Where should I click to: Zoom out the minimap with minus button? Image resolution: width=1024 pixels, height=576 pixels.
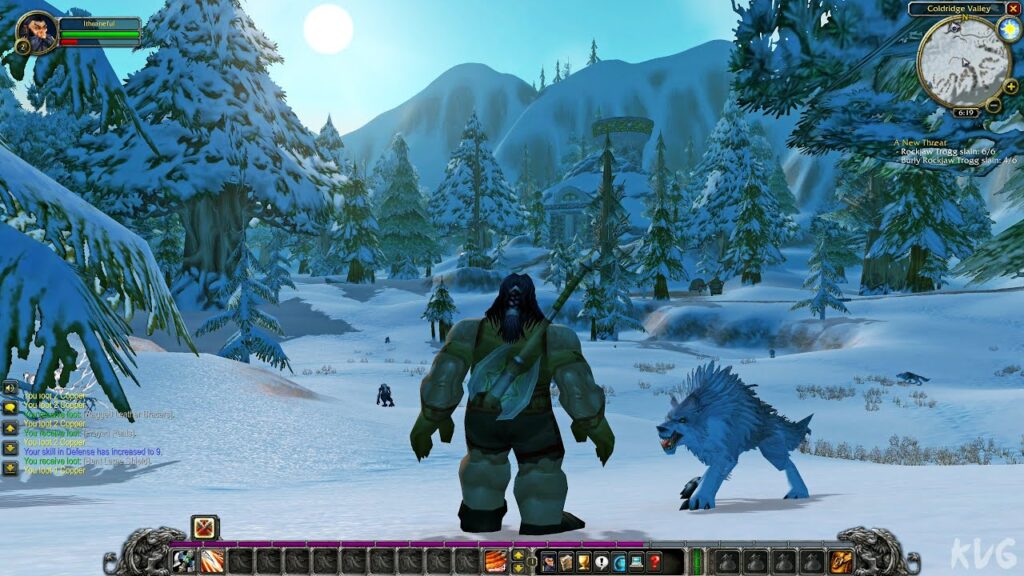point(993,104)
